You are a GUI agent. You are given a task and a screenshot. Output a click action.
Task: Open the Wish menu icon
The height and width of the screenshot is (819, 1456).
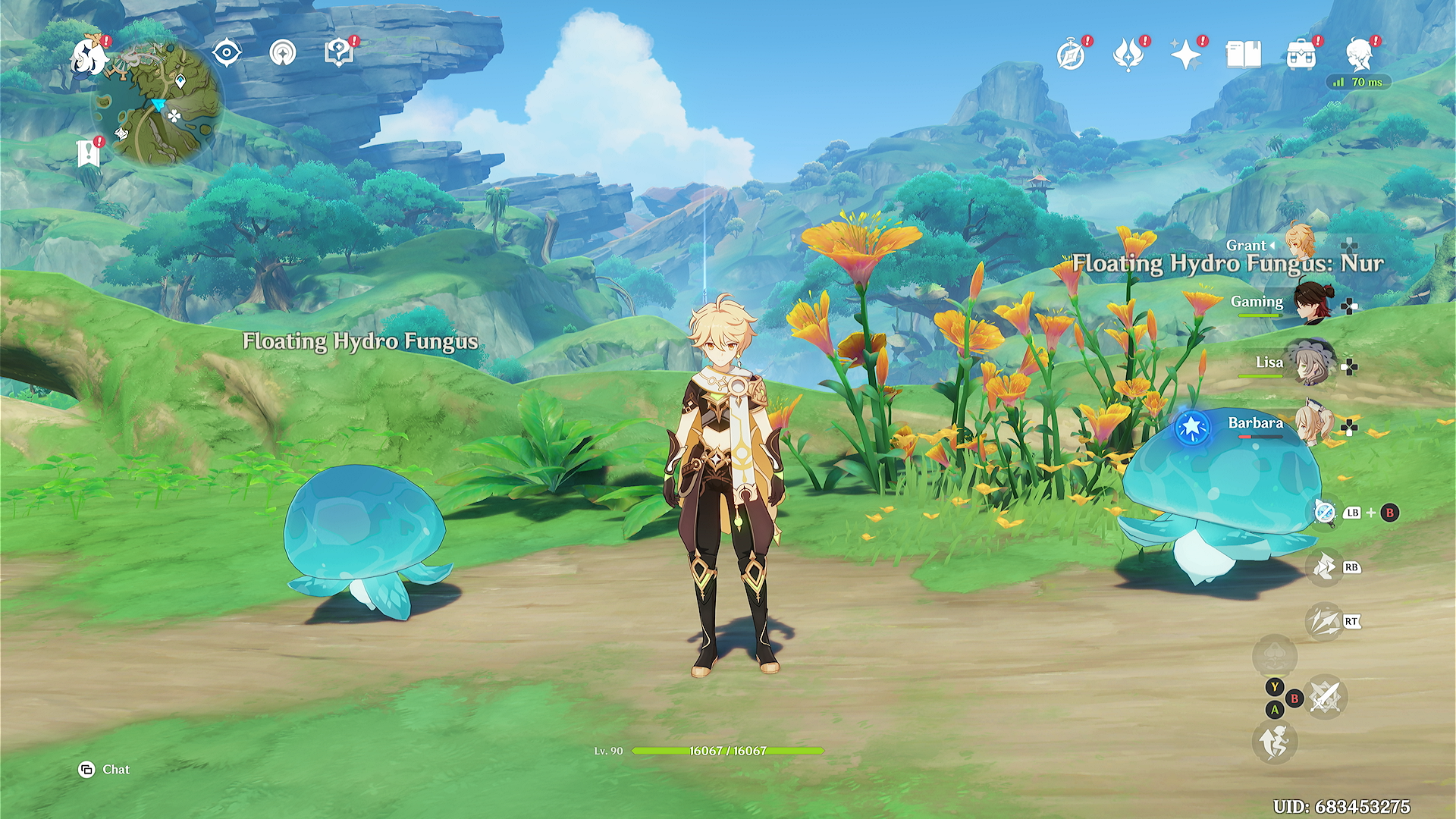point(1128,55)
